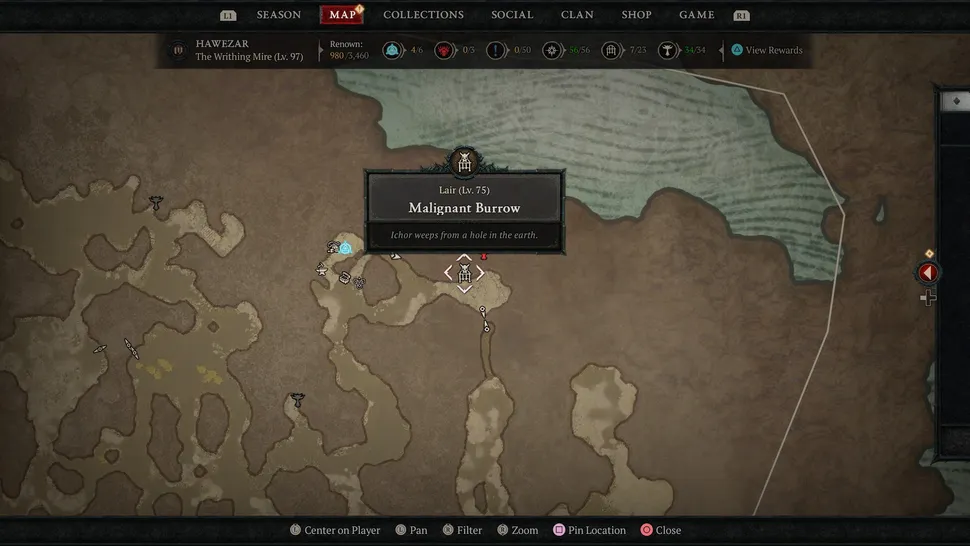Select the Map tab
970x546 pixels.
[342, 15]
